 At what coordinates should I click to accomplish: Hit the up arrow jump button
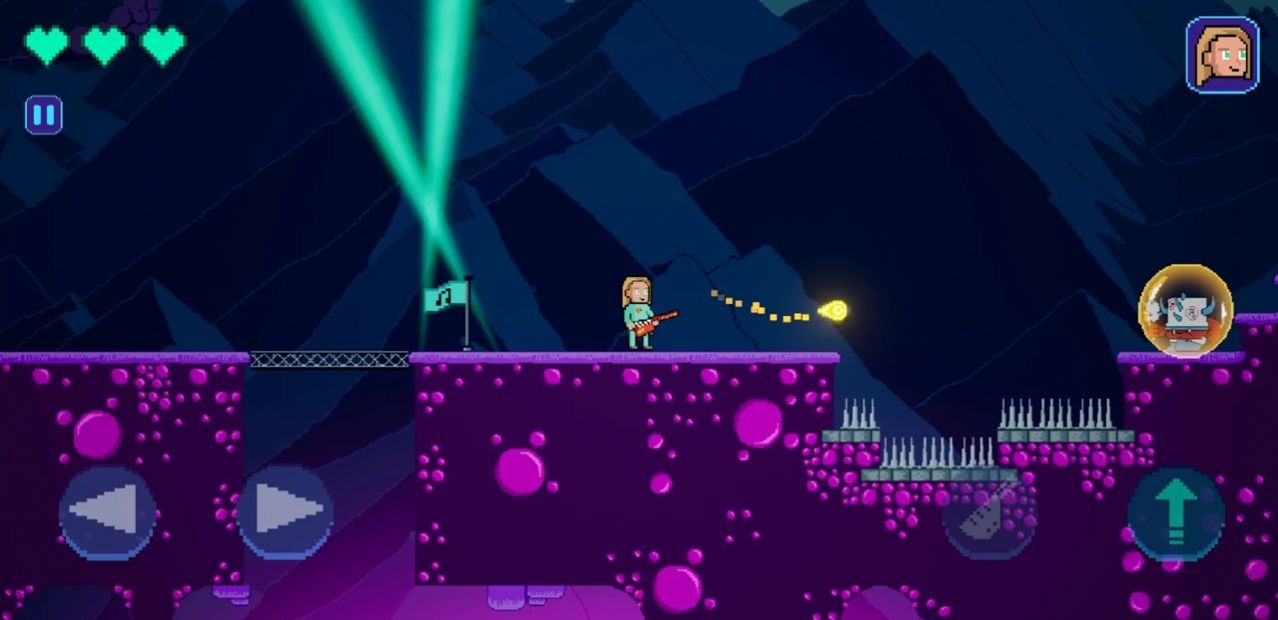pos(1176,513)
